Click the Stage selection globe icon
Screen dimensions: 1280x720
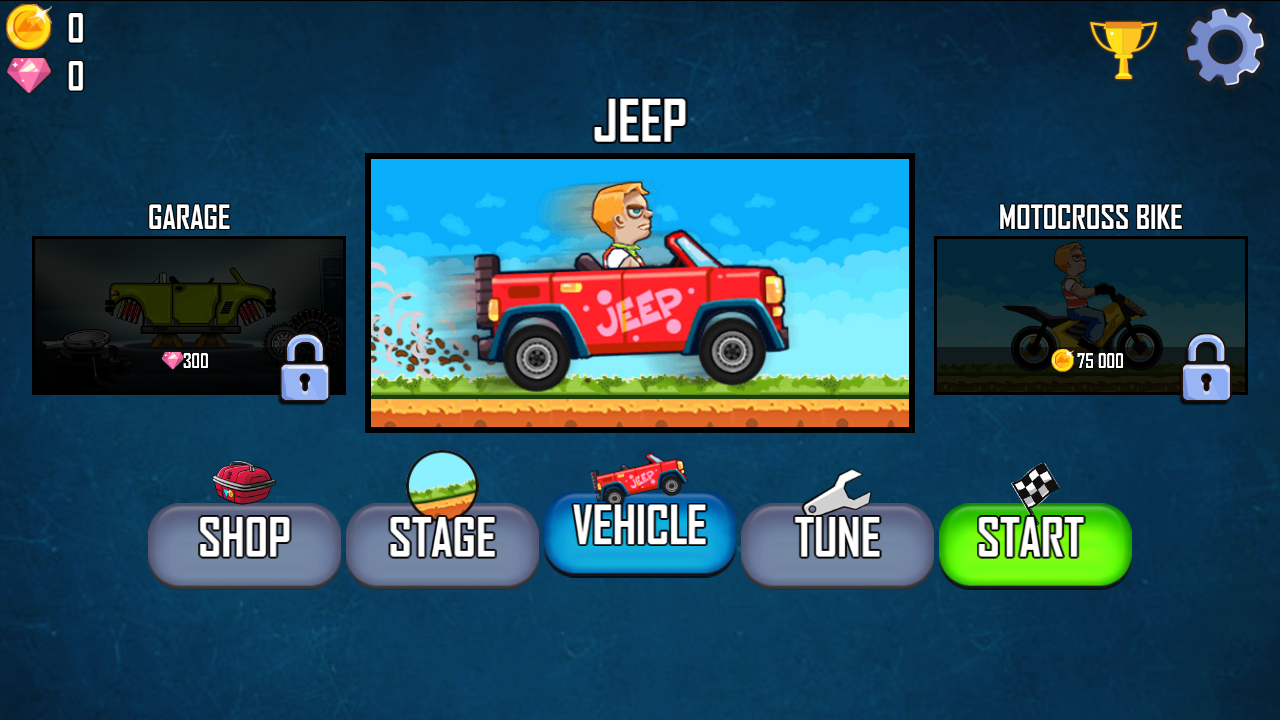tap(443, 480)
